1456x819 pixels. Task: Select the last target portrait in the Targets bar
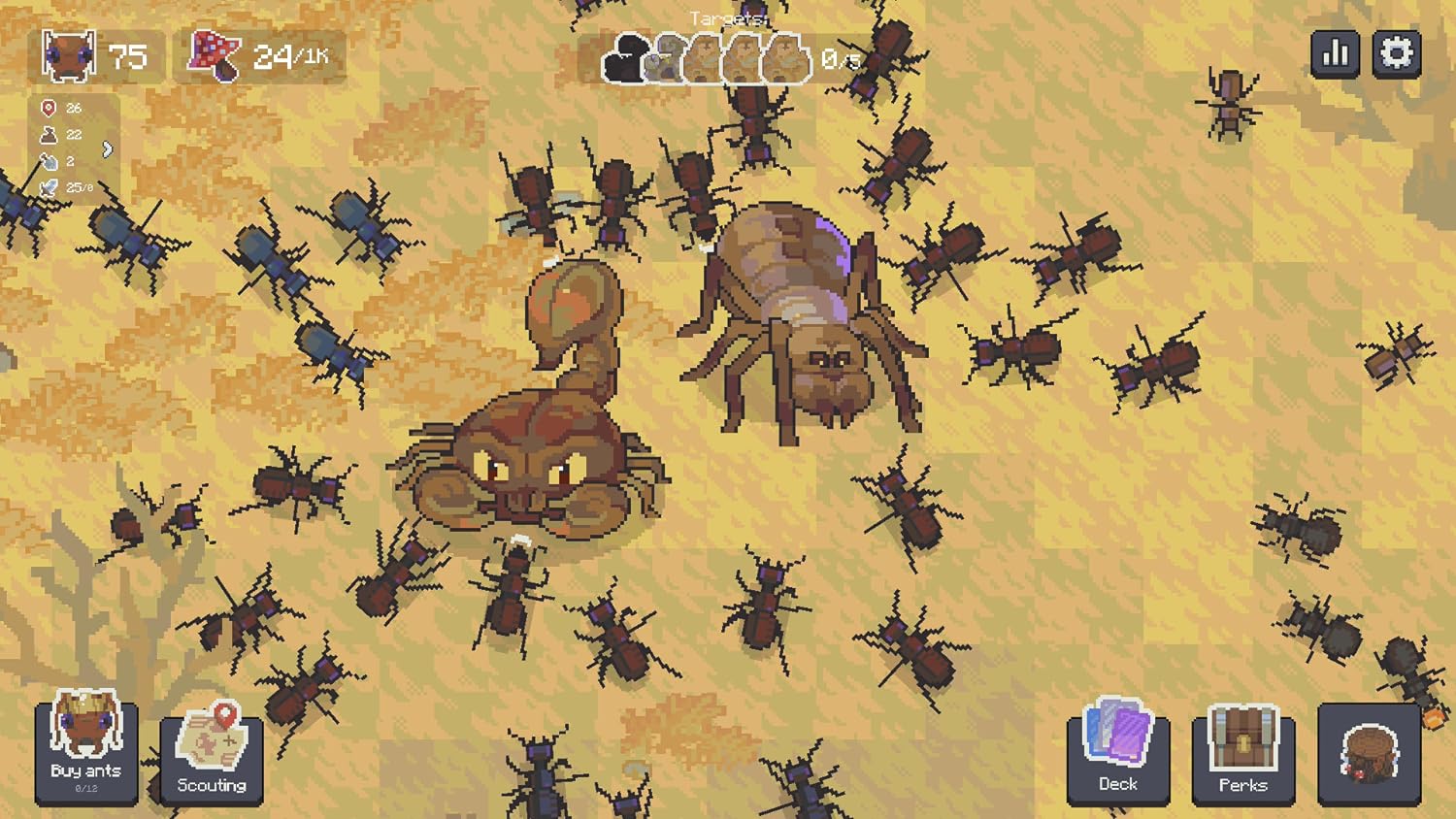coord(782,58)
